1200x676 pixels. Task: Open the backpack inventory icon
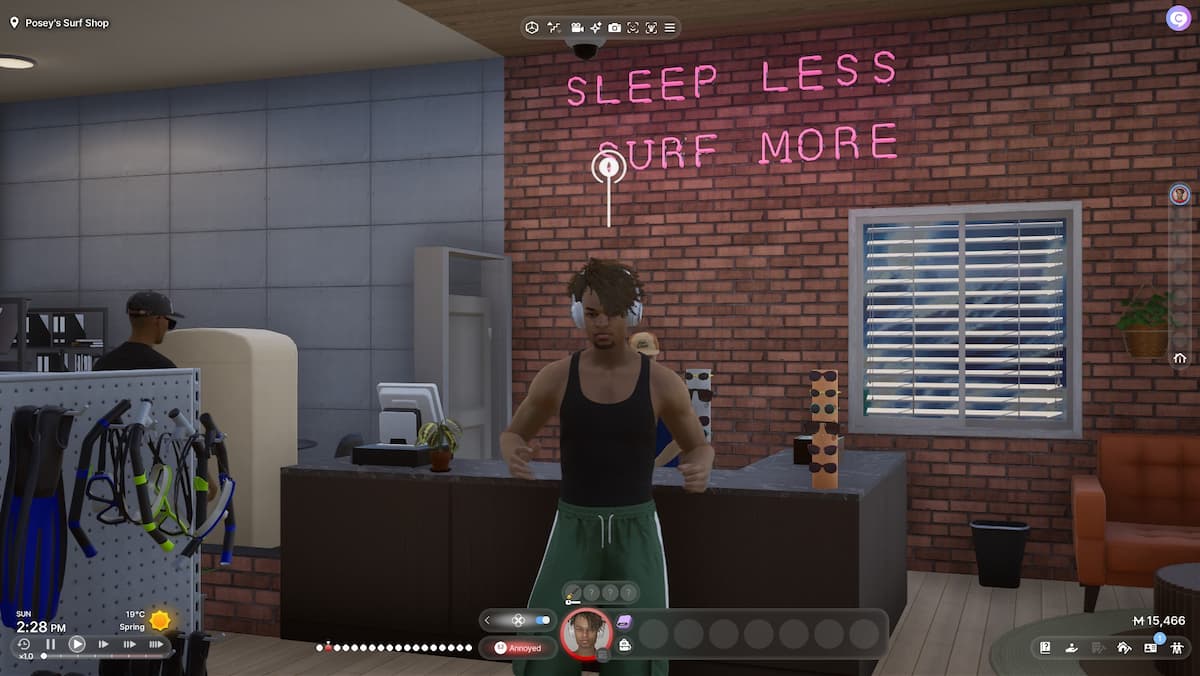click(x=625, y=645)
